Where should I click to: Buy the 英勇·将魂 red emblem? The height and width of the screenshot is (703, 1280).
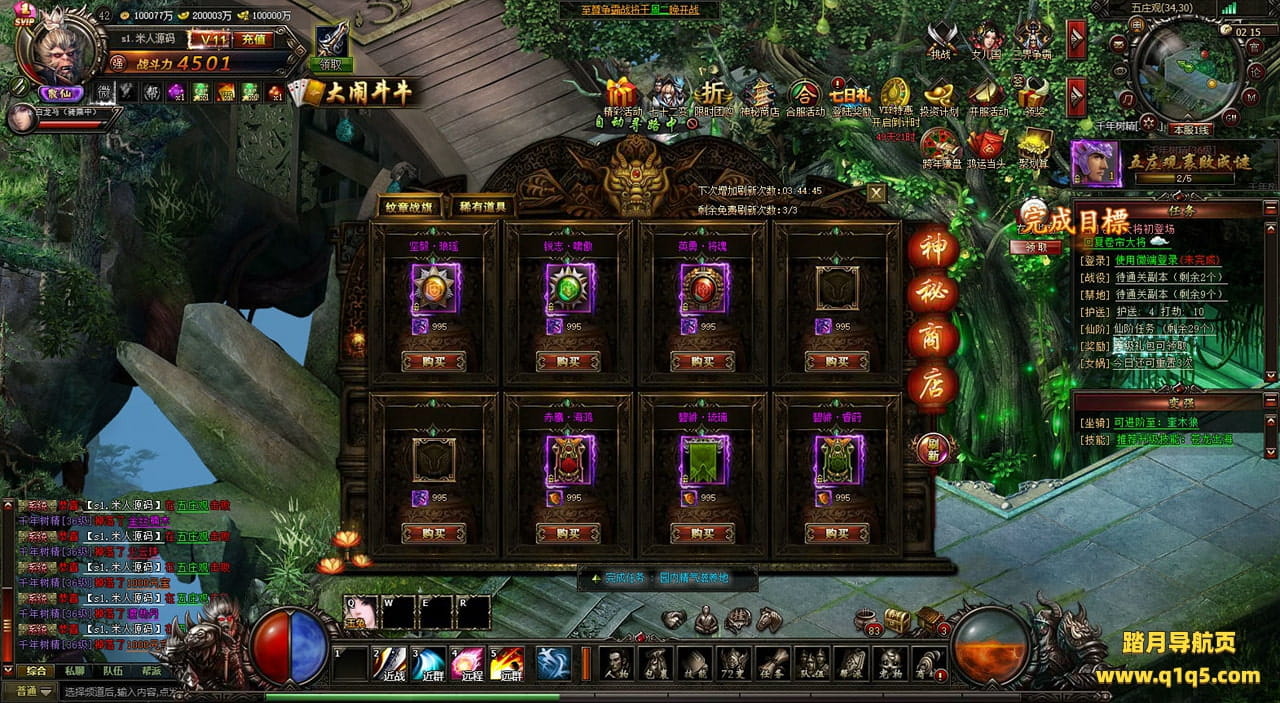click(702, 361)
